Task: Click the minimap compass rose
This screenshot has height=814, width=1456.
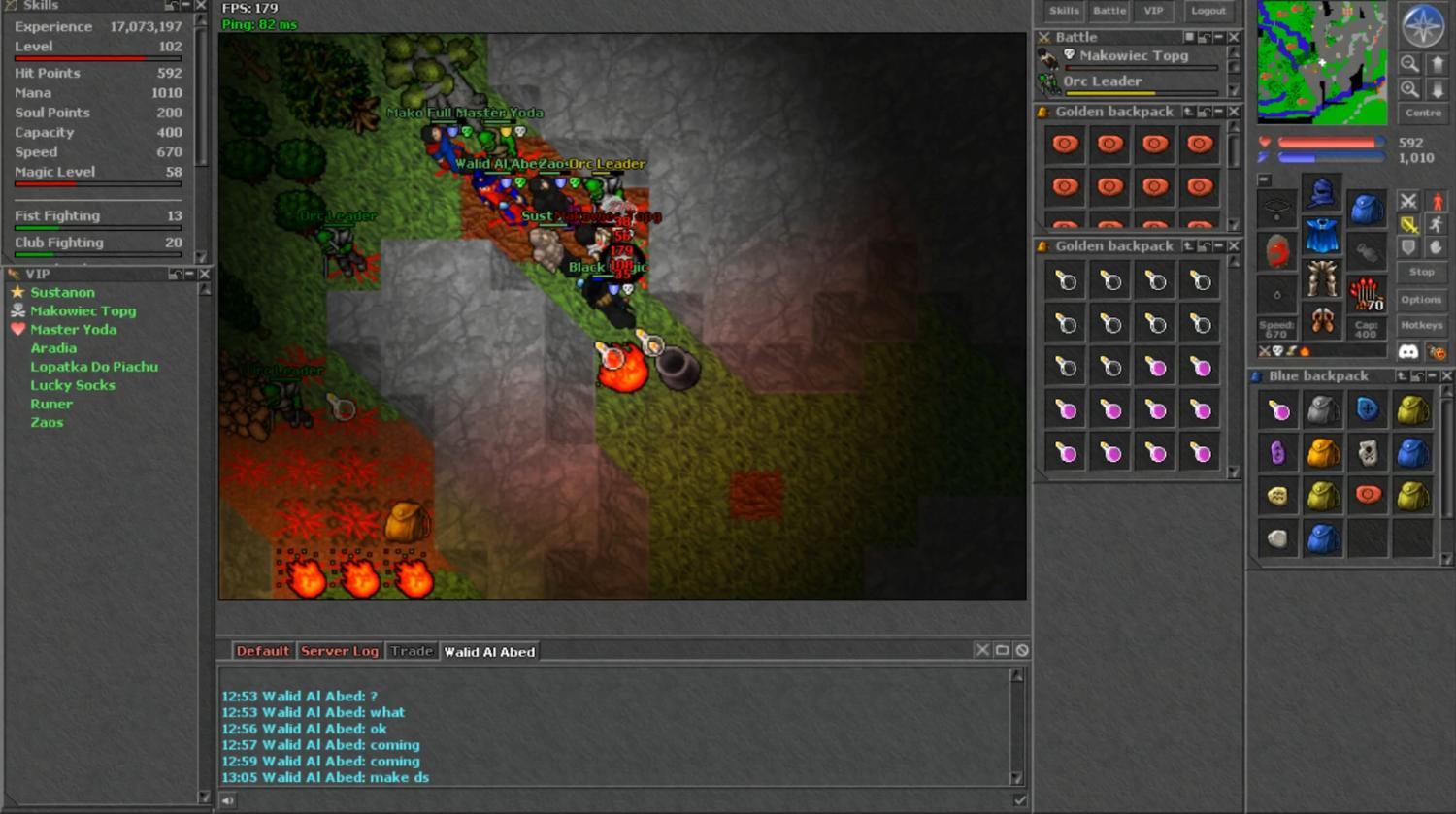Action: [x=1422, y=26]
